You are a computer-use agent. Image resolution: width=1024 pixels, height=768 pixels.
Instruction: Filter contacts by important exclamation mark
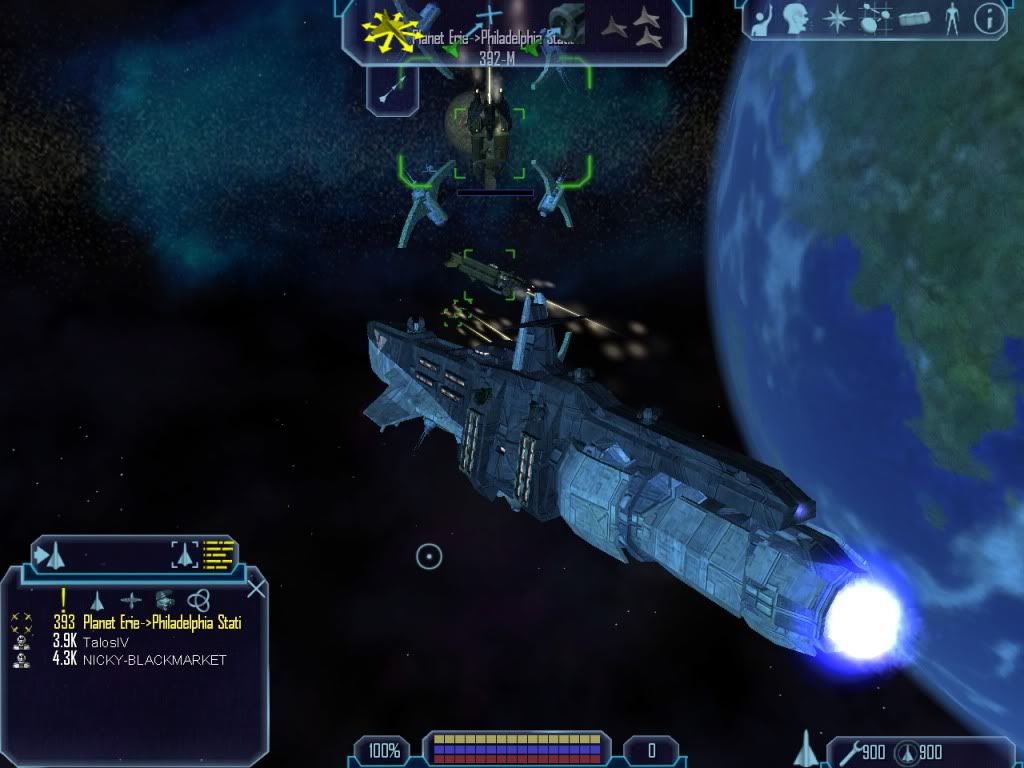click(x=63, y=599)
